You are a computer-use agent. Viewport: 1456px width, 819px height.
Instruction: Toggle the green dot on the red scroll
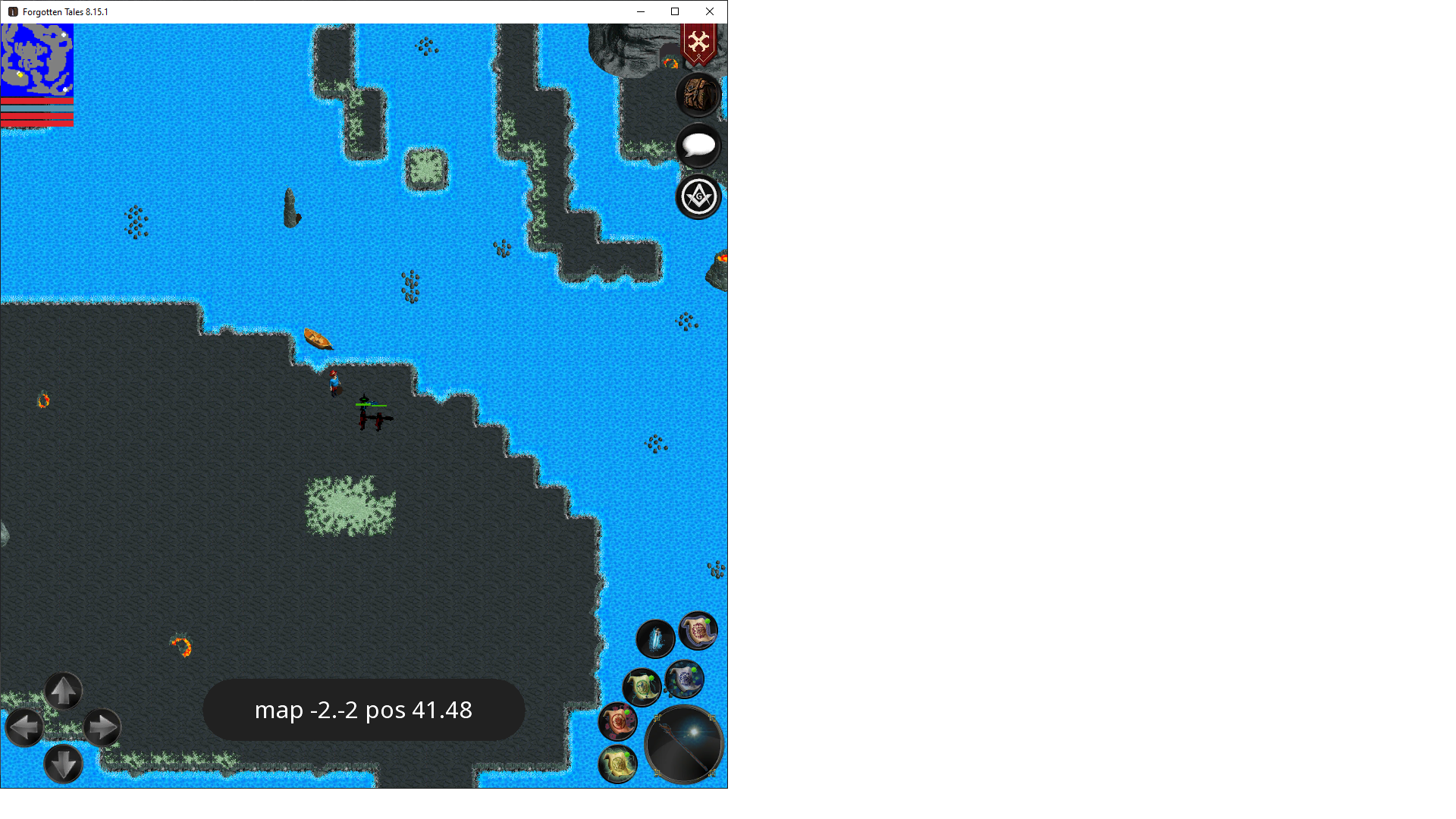627,711
